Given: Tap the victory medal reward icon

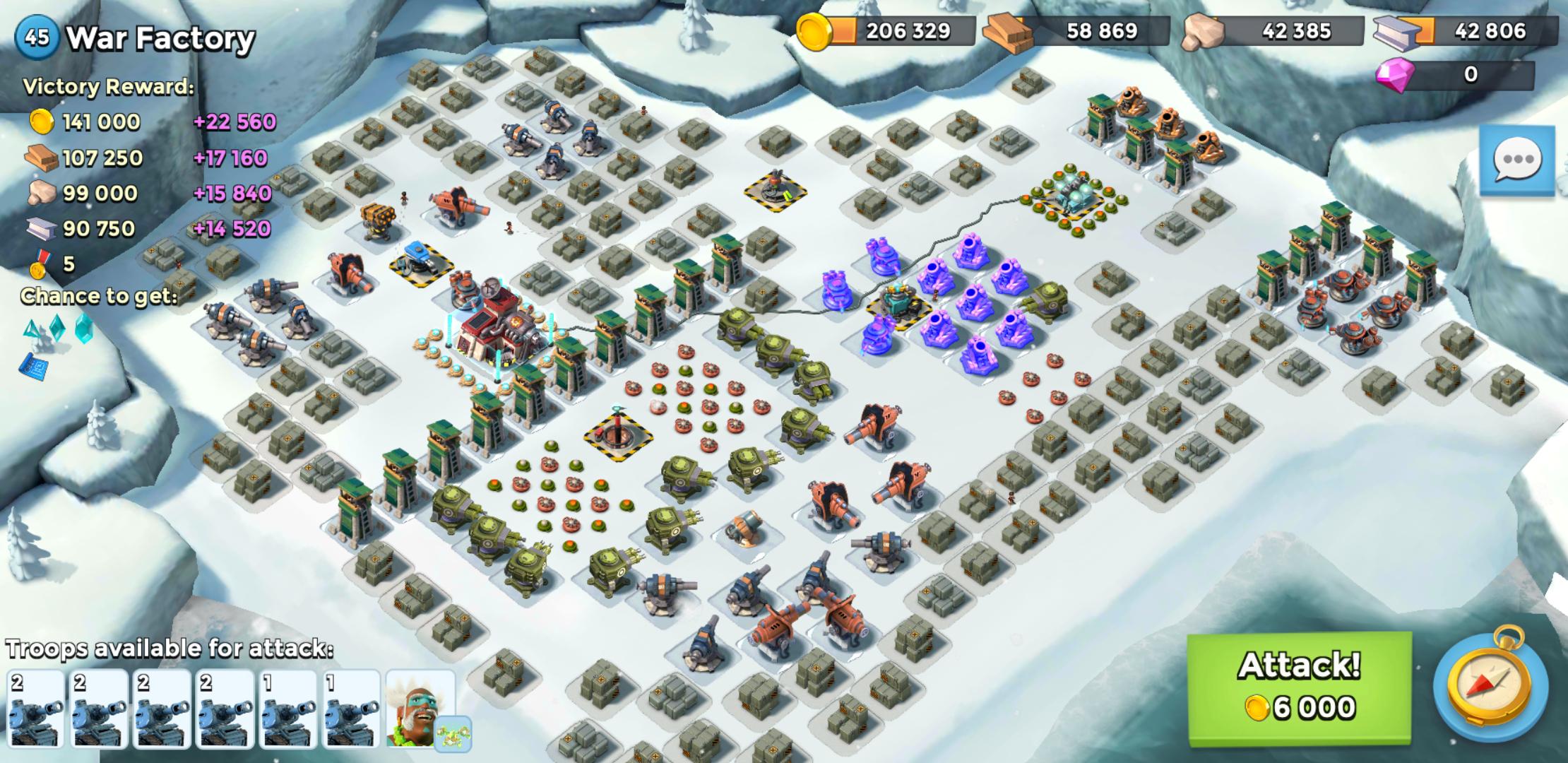Looking at the screenshot, I should (x=39, y=263).
